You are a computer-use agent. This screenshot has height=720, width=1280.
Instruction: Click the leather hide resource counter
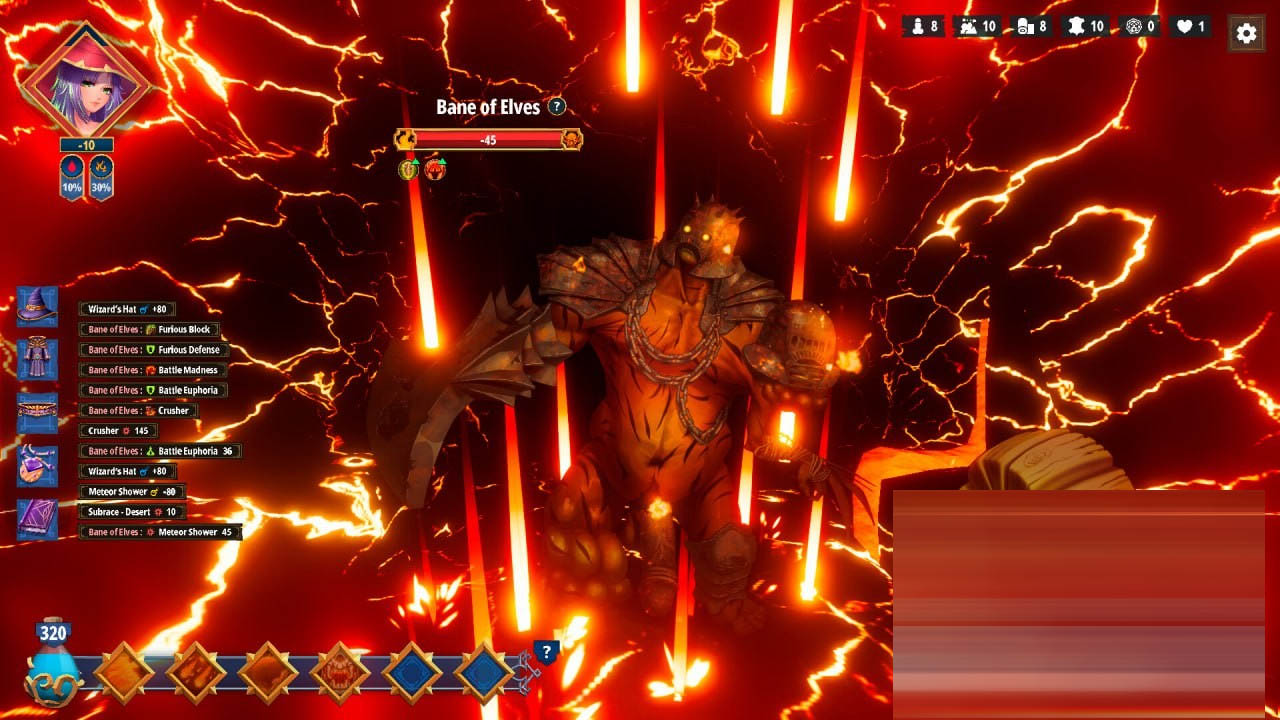1085,27
